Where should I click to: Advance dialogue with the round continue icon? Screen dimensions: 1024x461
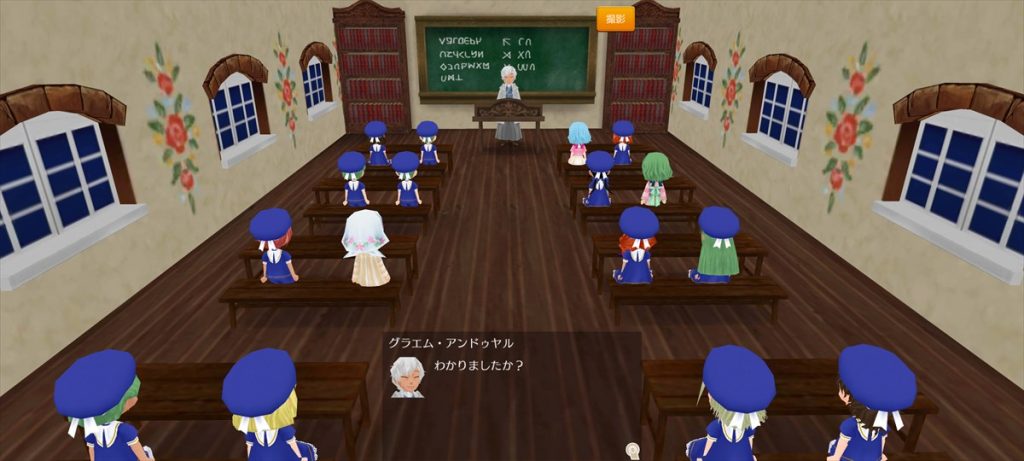pyautogui.click(x=632, y=450)
